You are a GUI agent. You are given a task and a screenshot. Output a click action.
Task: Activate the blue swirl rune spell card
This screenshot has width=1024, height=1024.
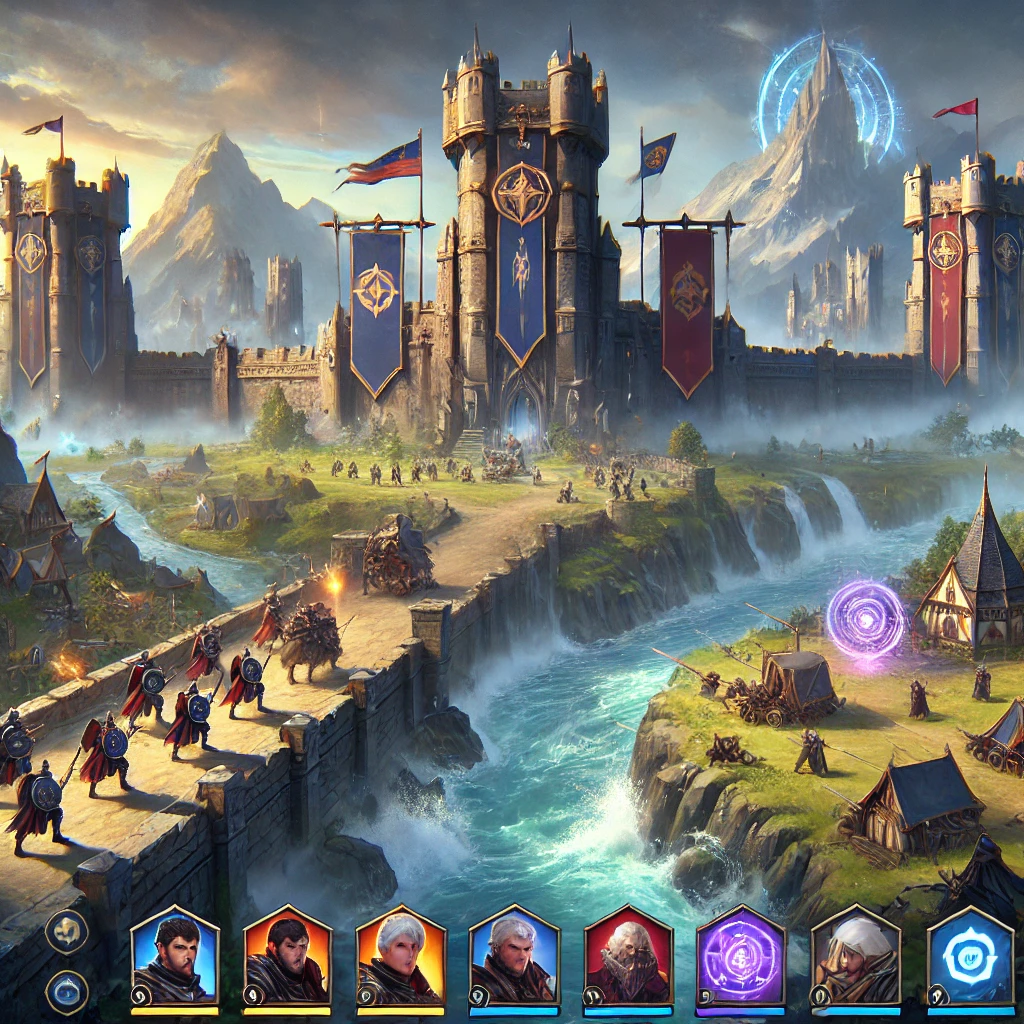pos(969,957)
